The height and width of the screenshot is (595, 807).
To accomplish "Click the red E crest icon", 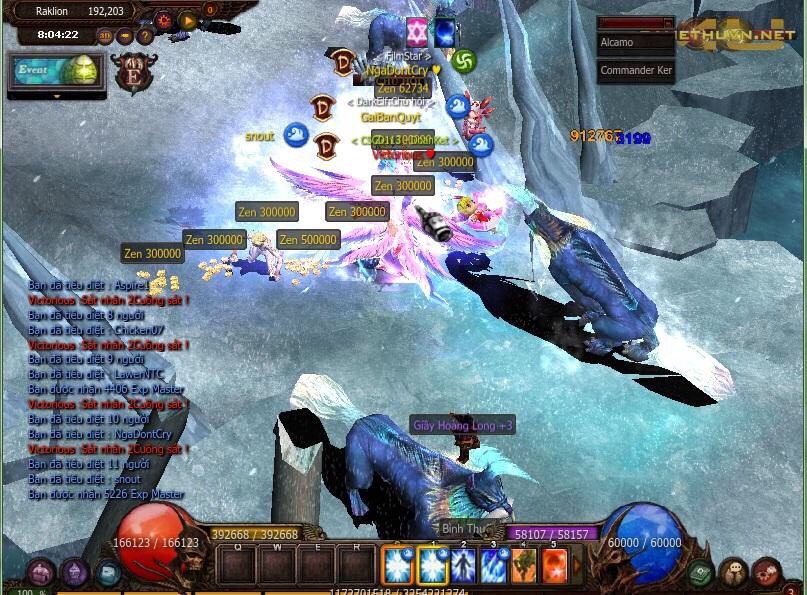I will (134, 74).
